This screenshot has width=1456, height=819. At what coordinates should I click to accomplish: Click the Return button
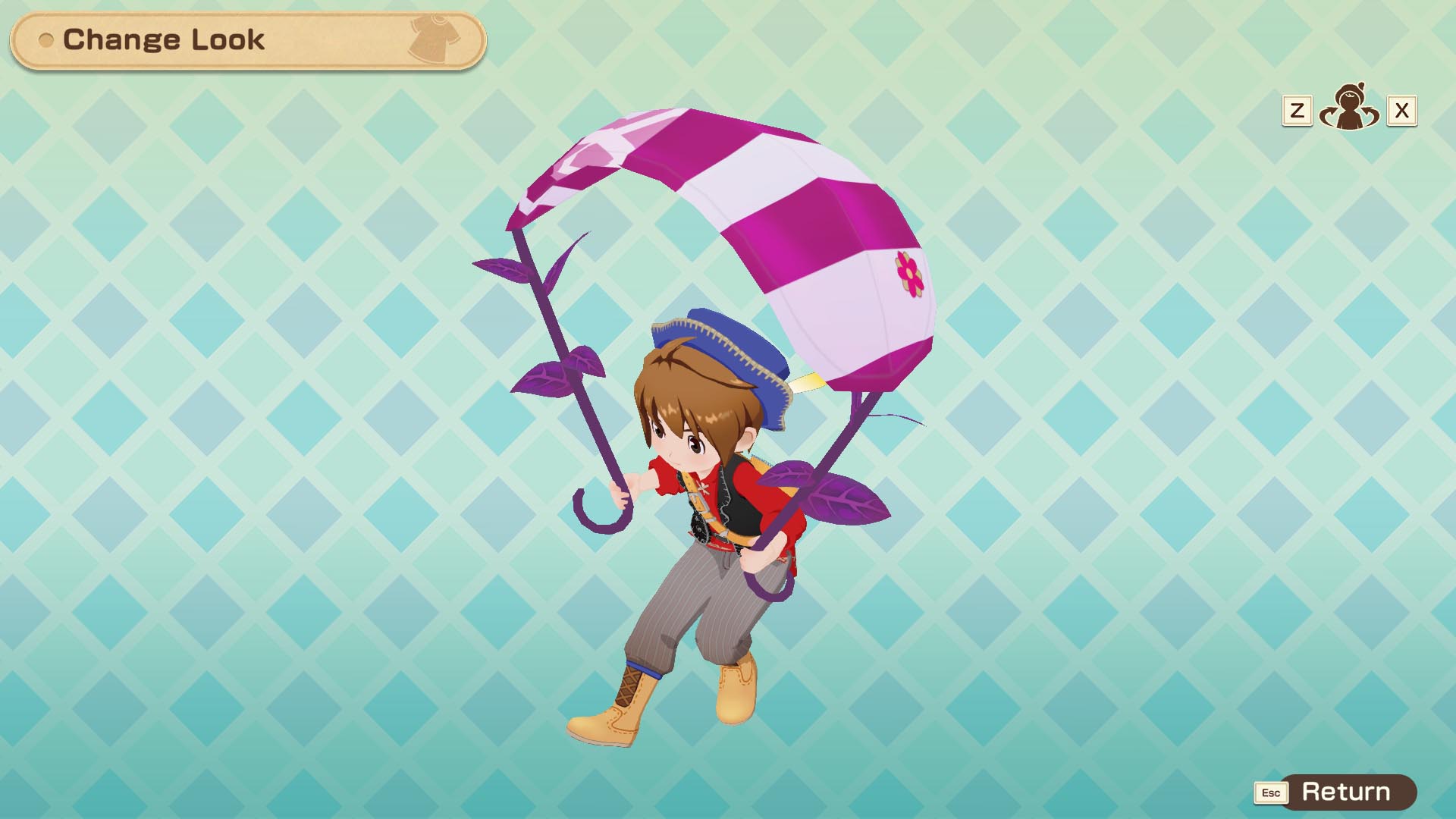pyautogui.click(x=1346, y=792)
